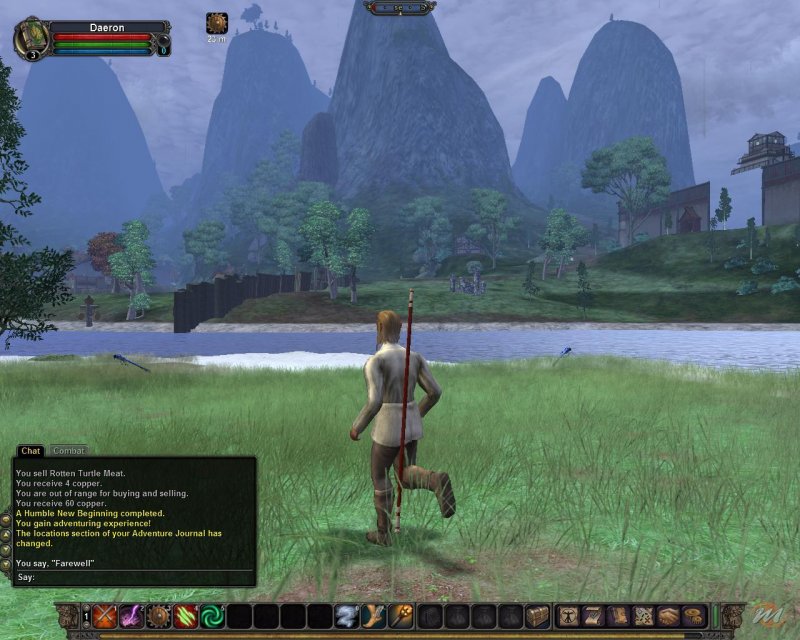Select the Chat tab

(x=30, y=451)
